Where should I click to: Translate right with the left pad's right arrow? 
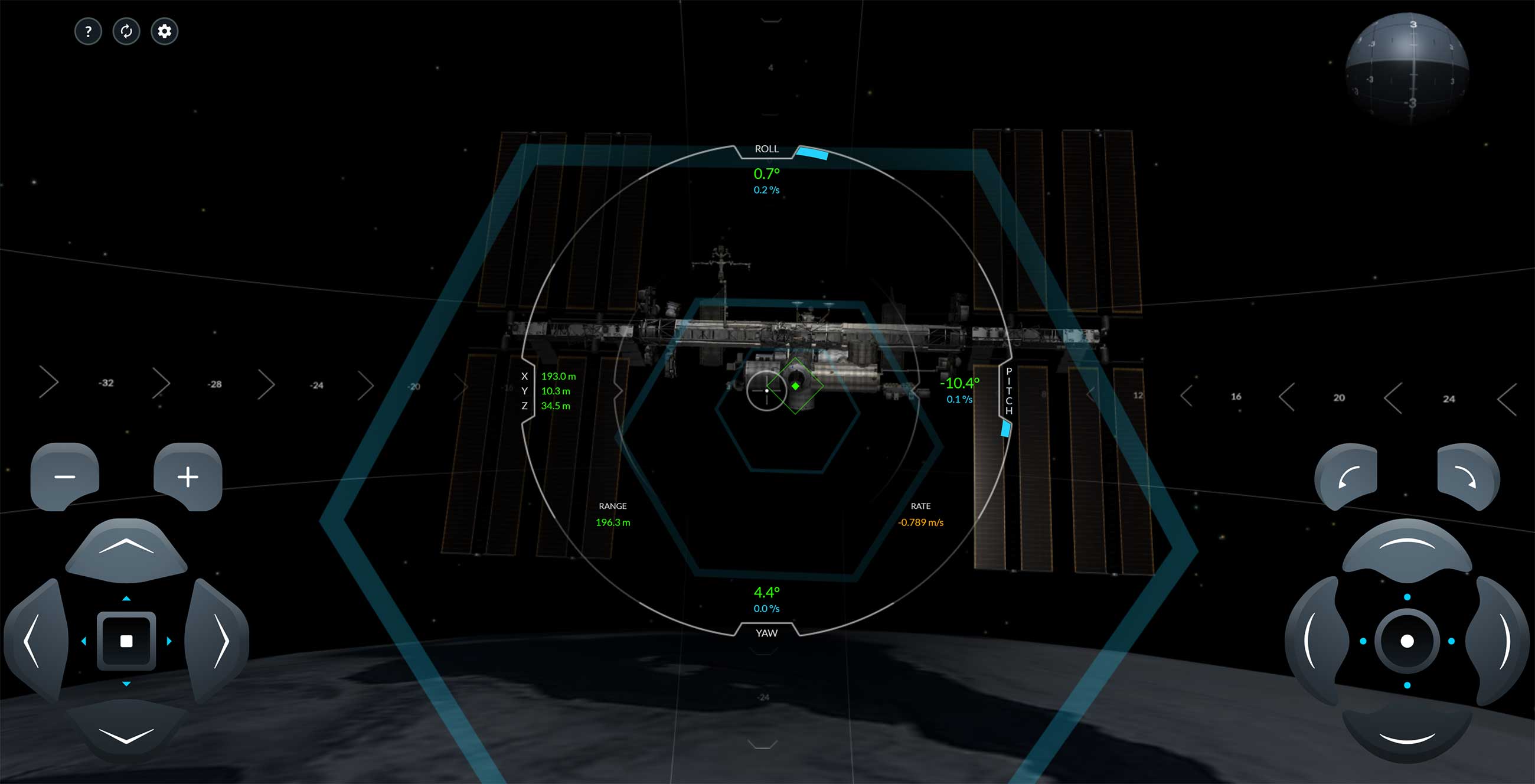218,641
